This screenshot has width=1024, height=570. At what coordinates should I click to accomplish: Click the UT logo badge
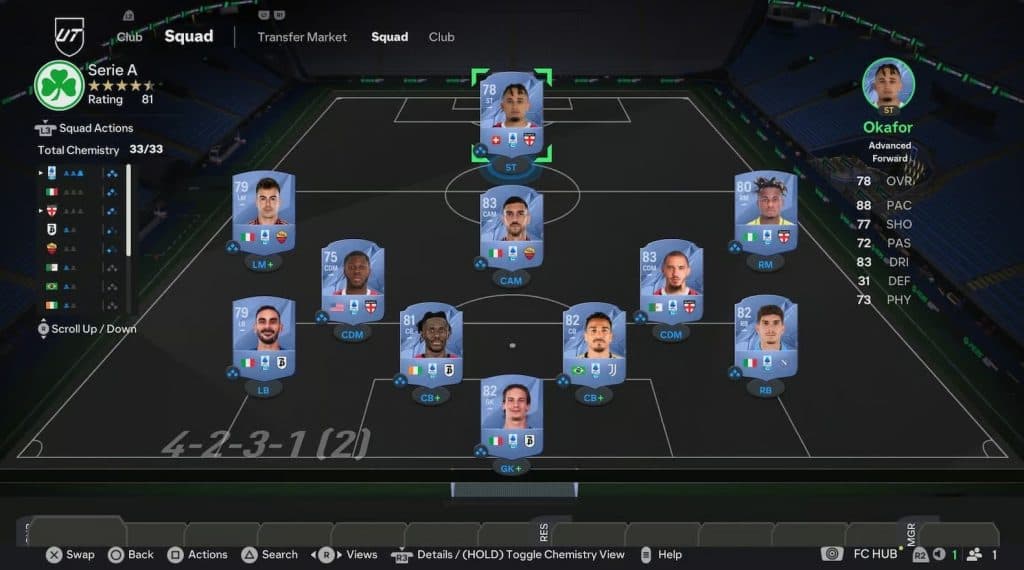[69, 36]
